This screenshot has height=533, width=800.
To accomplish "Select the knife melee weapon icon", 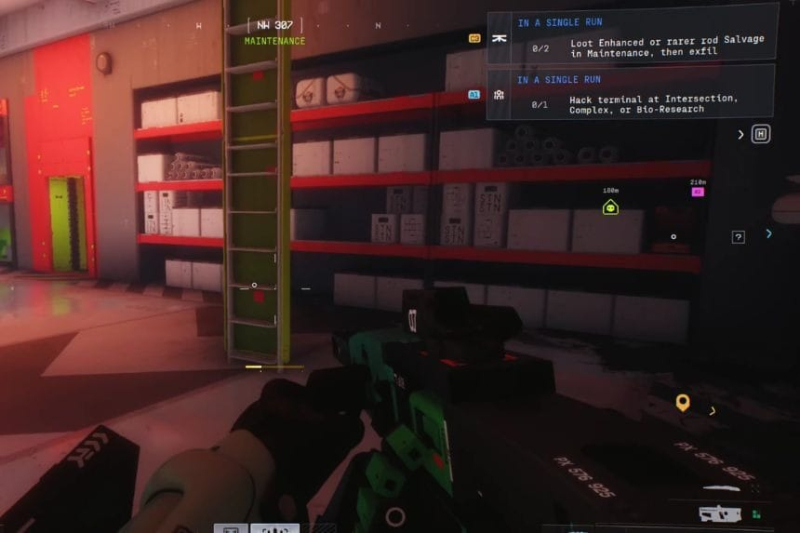I will (230, 528).
